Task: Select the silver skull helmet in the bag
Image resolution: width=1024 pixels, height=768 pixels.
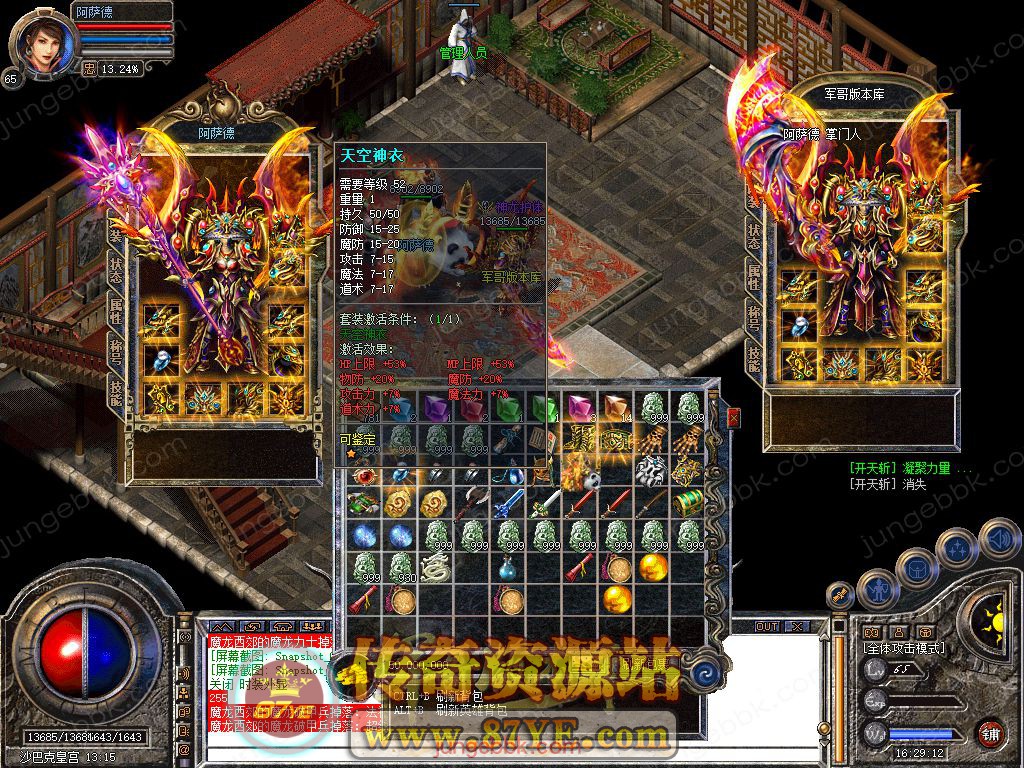Action: [651, 470]
